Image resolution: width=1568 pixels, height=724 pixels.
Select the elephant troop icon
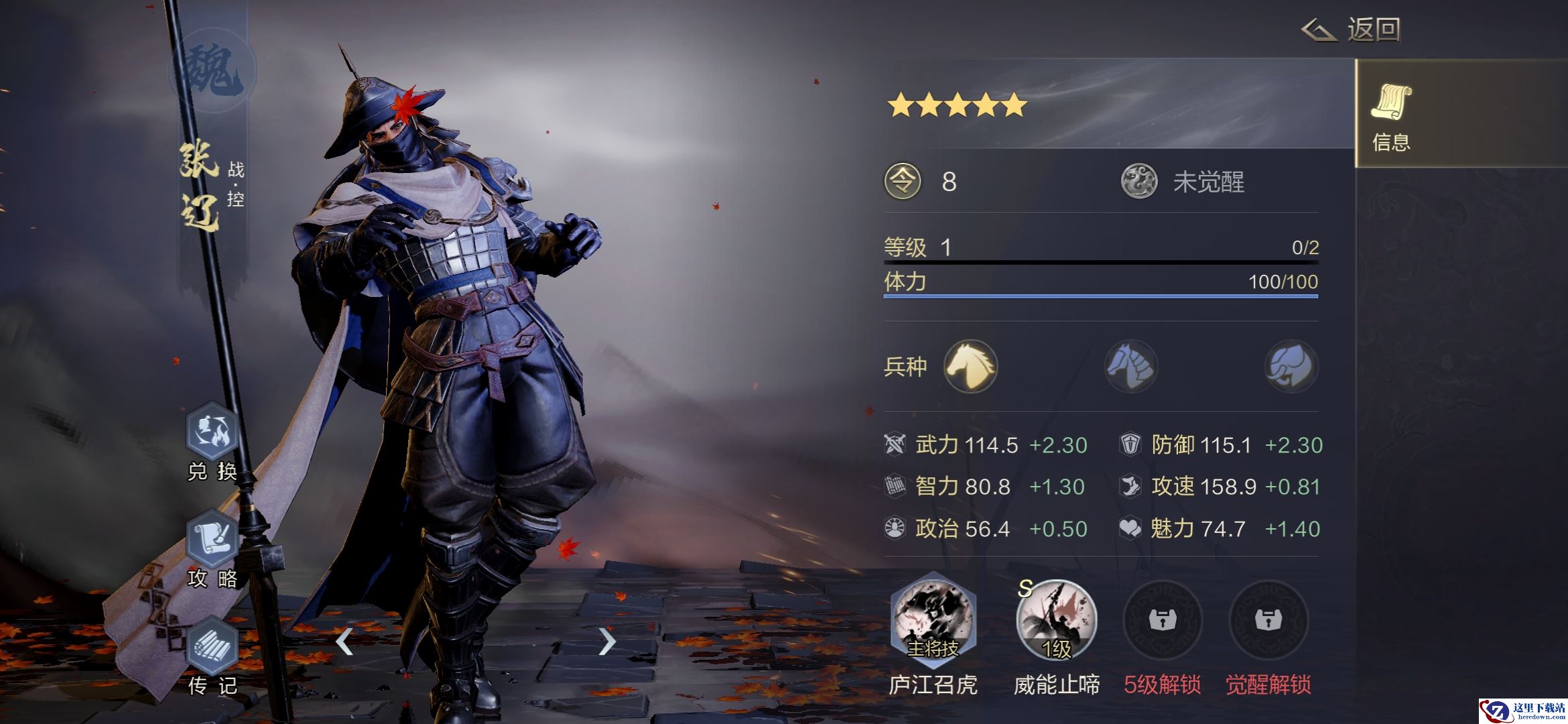point(1291,366)
